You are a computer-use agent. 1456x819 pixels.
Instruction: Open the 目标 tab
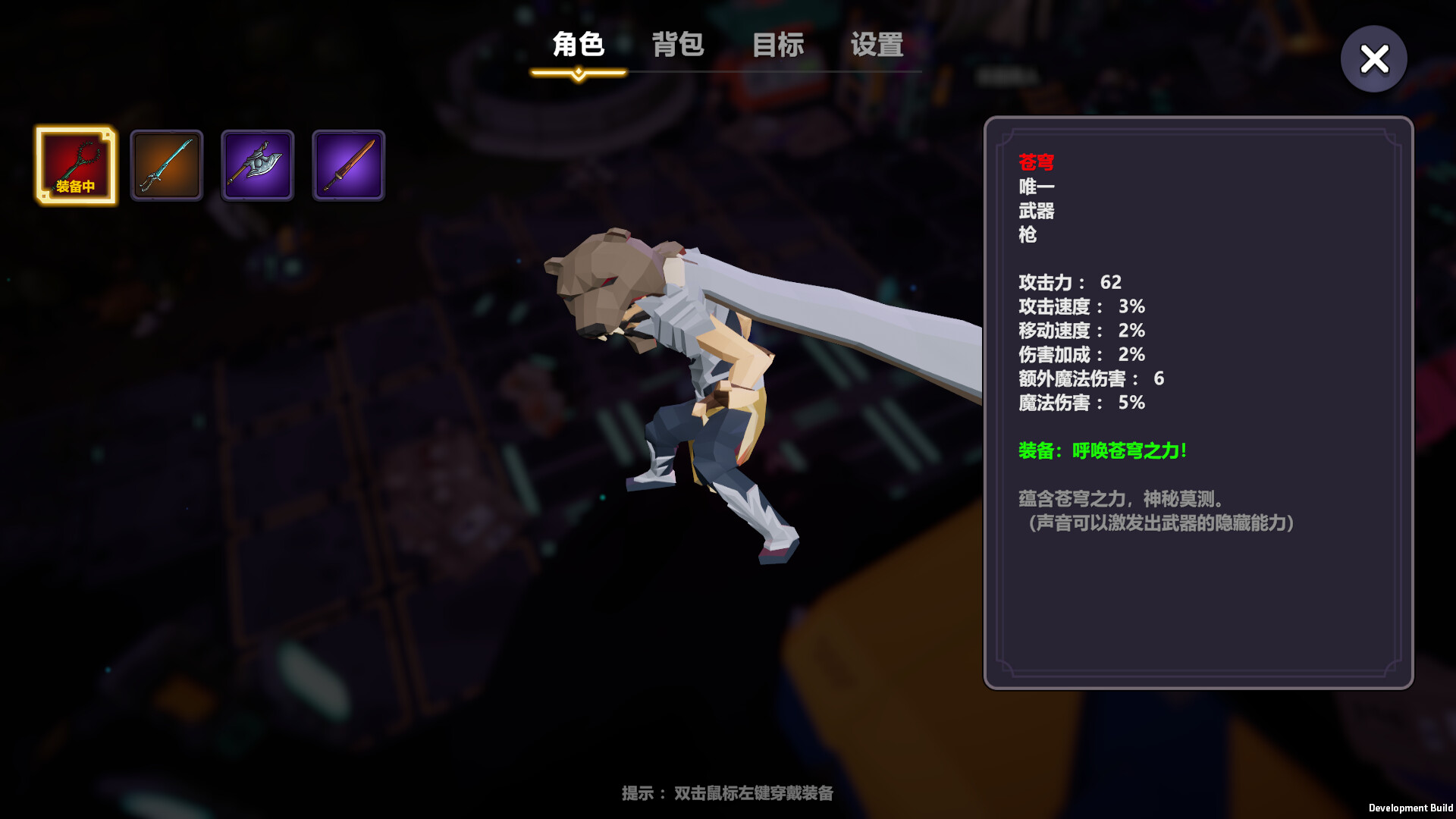coord(778,45)
